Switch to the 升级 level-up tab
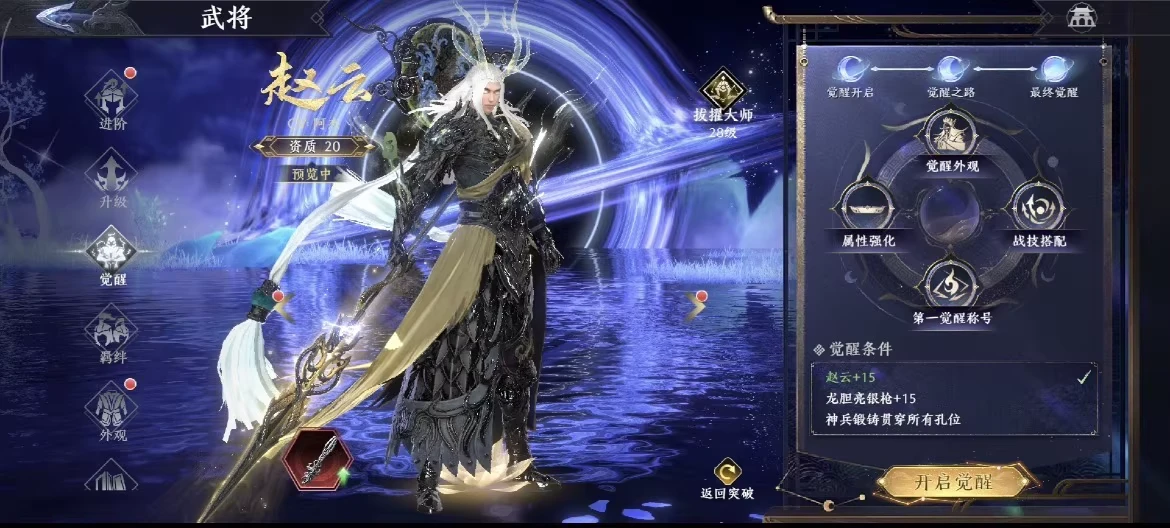This screenshot has height=528, width=1170. (x=112, y=174)
